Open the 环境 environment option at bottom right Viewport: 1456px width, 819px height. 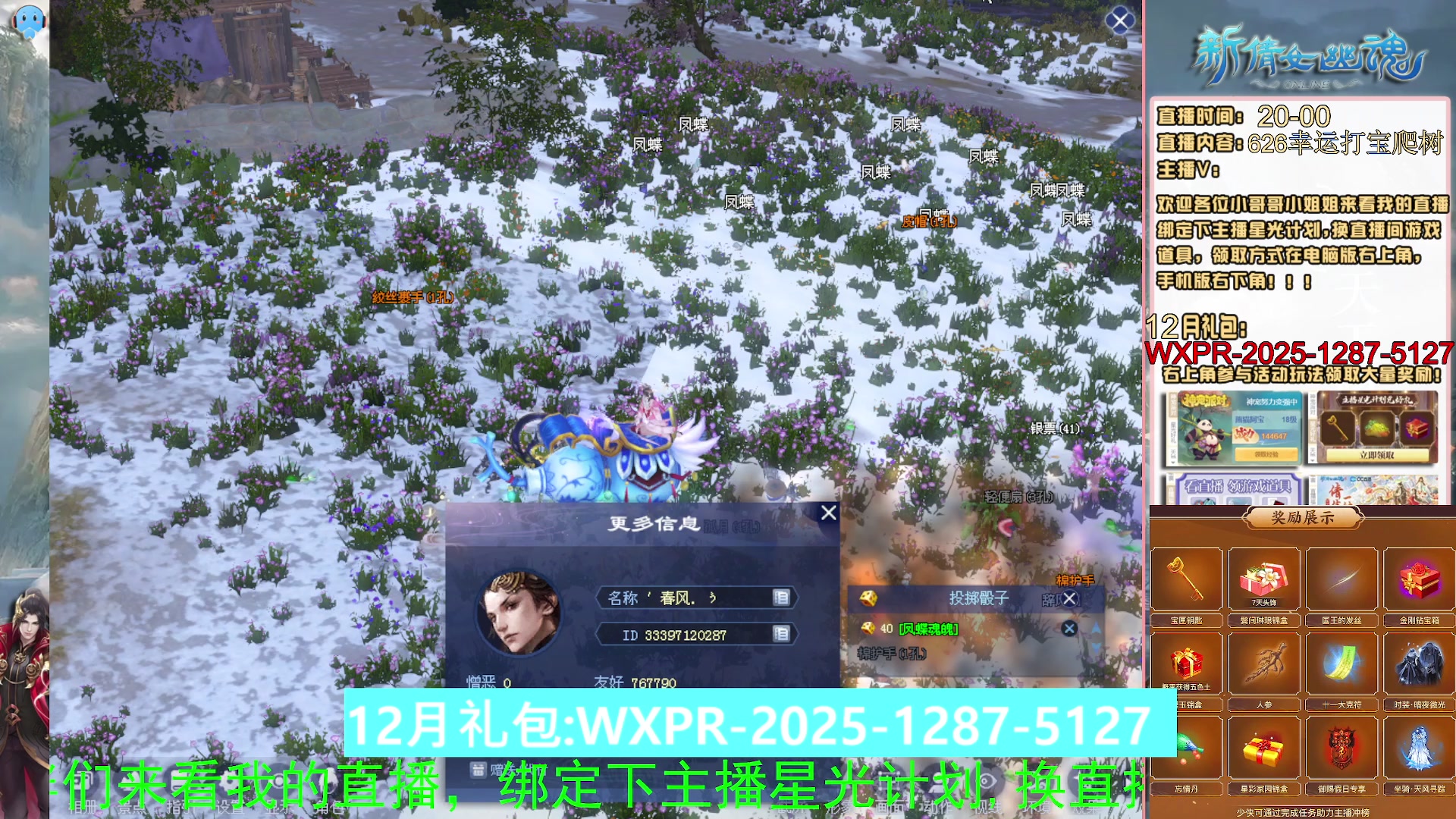coord(1037,808)
